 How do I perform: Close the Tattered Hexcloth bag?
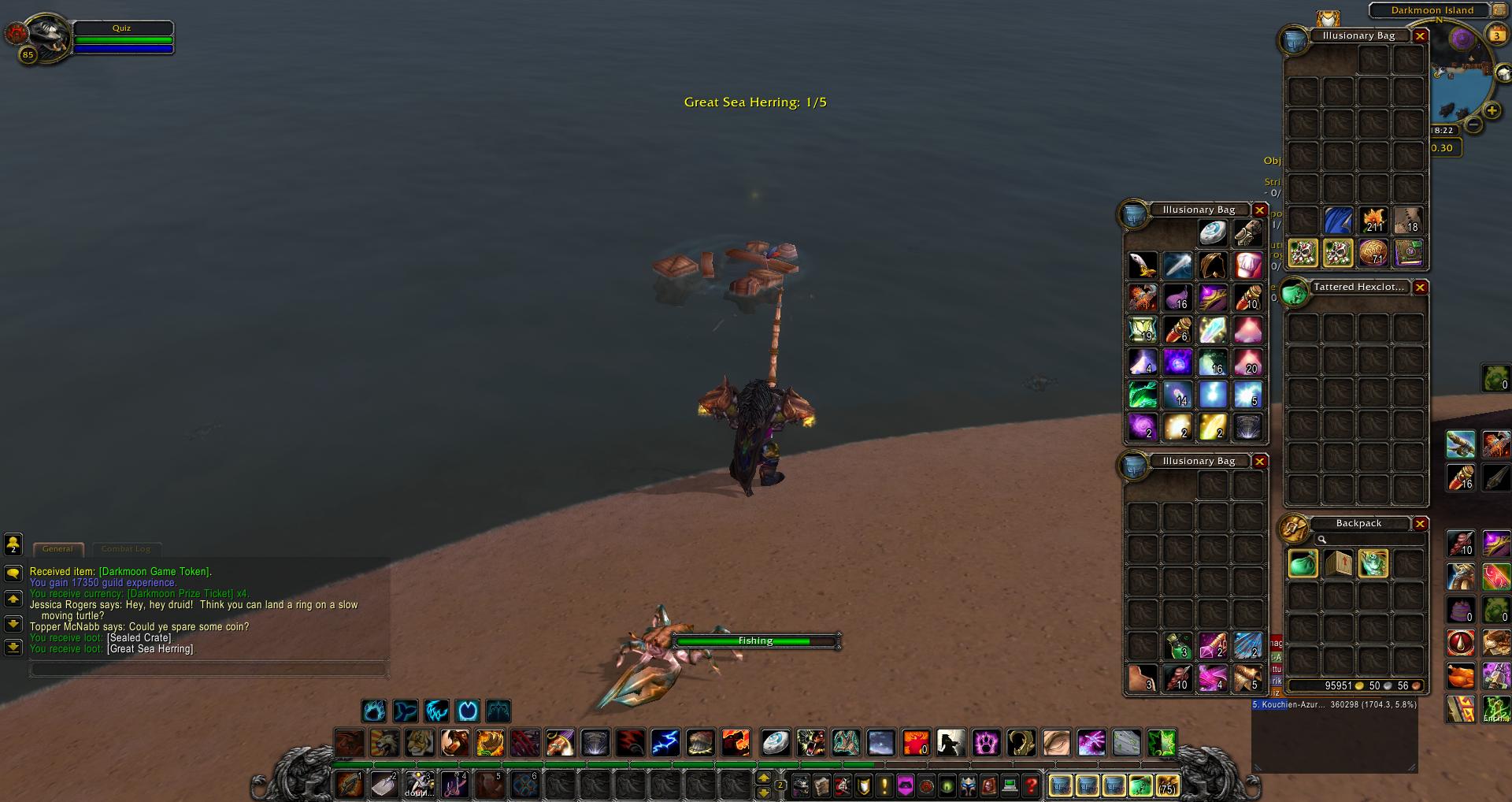point(1420,288)
